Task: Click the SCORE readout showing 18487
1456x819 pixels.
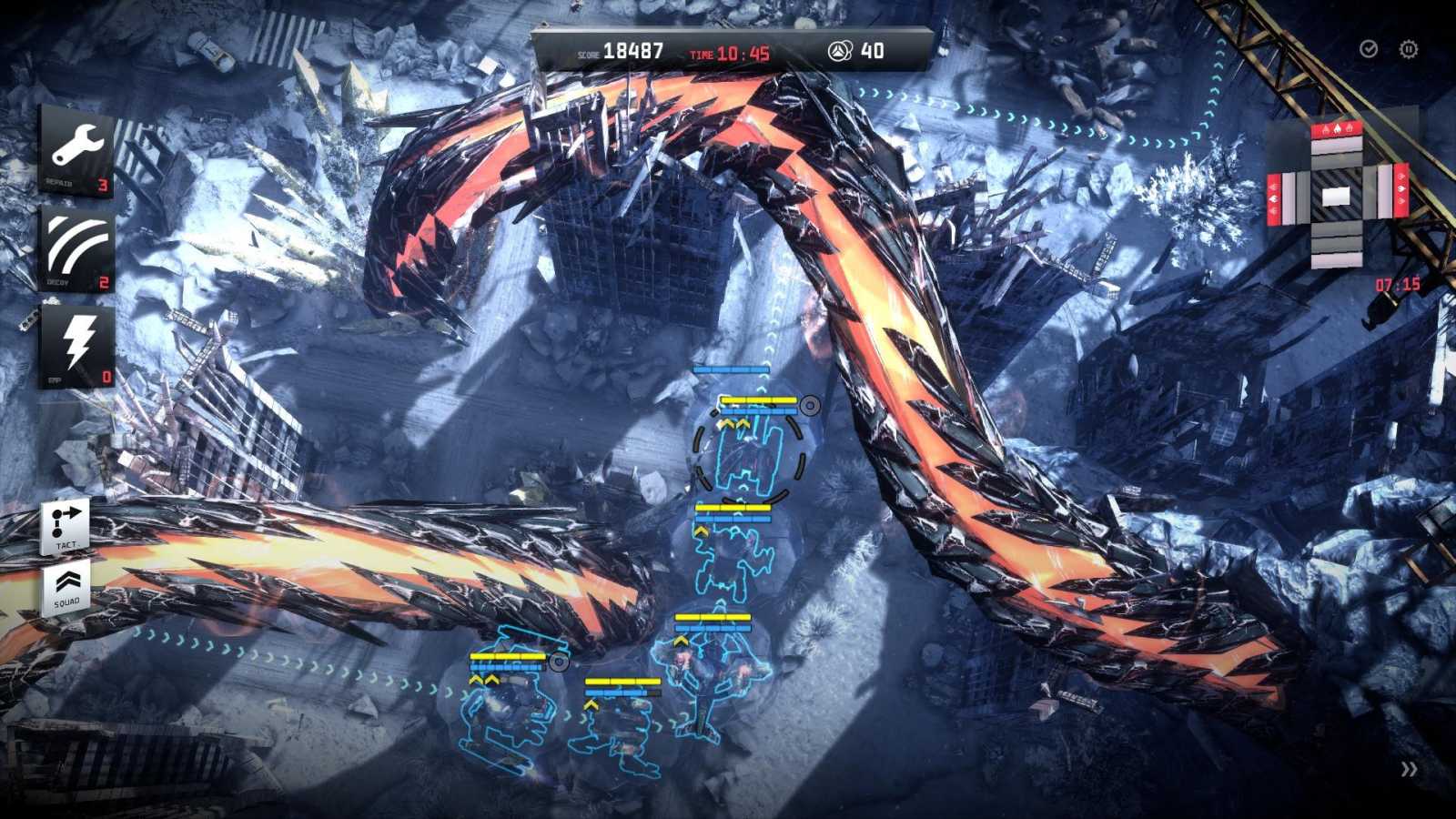Action: [633, 51]
